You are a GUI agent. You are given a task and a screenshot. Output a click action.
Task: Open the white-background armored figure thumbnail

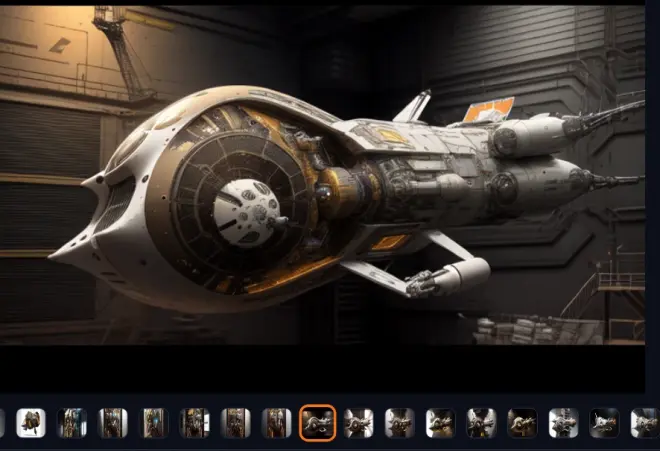coord(31,423)
